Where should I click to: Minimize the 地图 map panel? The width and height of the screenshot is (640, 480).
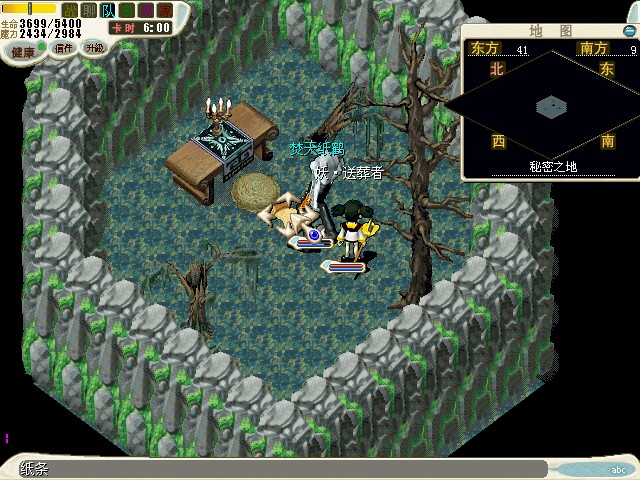point(628,31)
